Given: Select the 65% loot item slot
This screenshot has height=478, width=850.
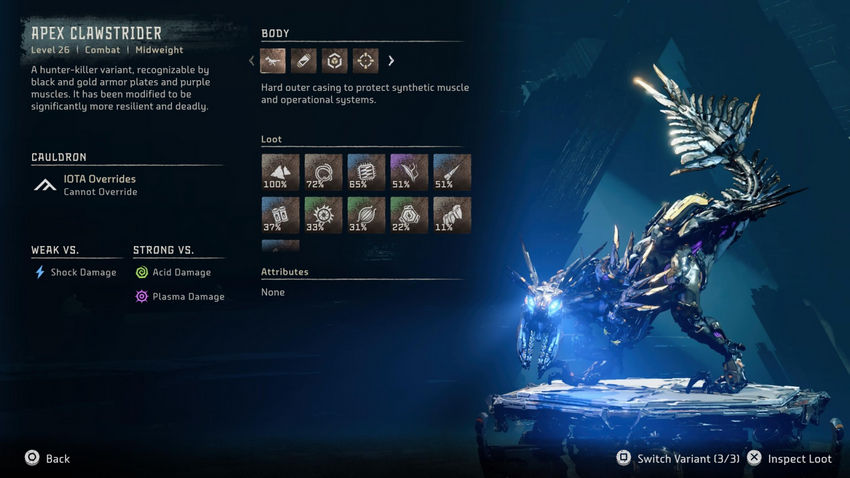Looking at the screenshot, I should [x=366, y=172].
